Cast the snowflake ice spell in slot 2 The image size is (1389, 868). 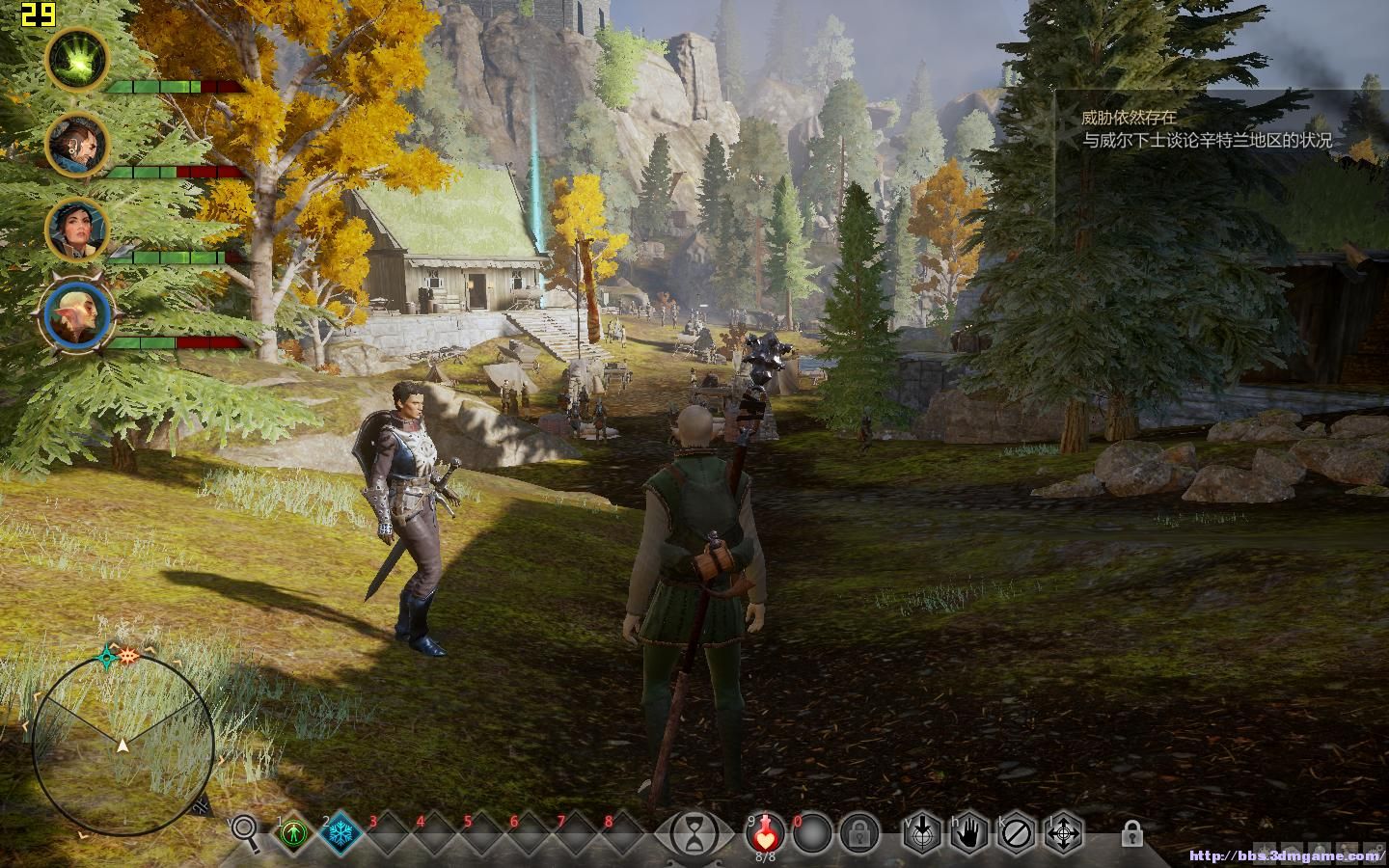340,833
